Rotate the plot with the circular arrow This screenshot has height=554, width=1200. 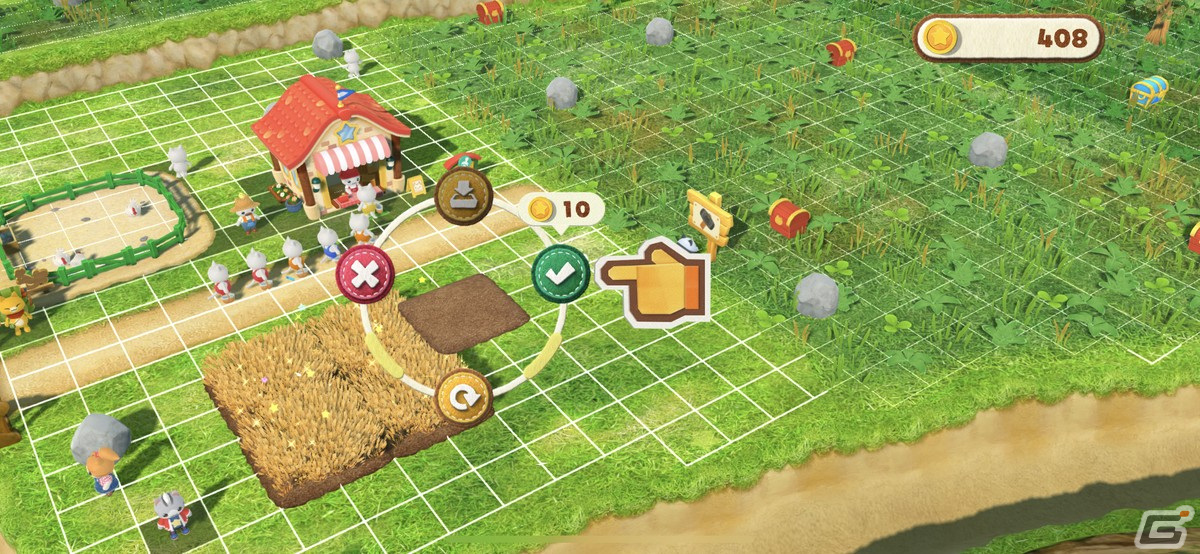(x=463, y=397)
